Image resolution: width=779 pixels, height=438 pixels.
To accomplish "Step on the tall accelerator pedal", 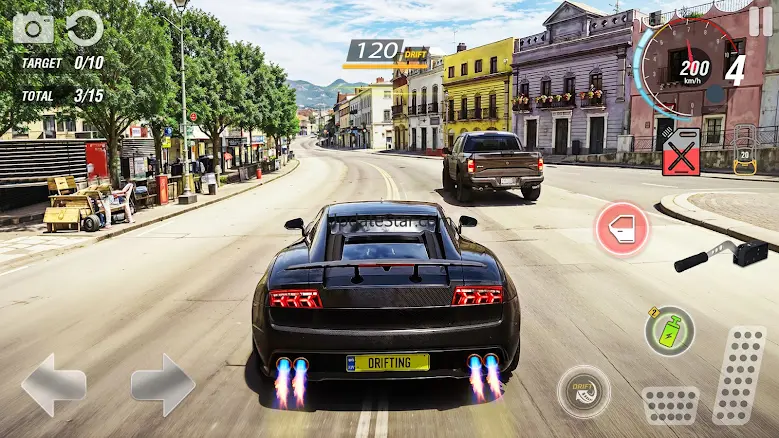I will [x=739, y=374].
